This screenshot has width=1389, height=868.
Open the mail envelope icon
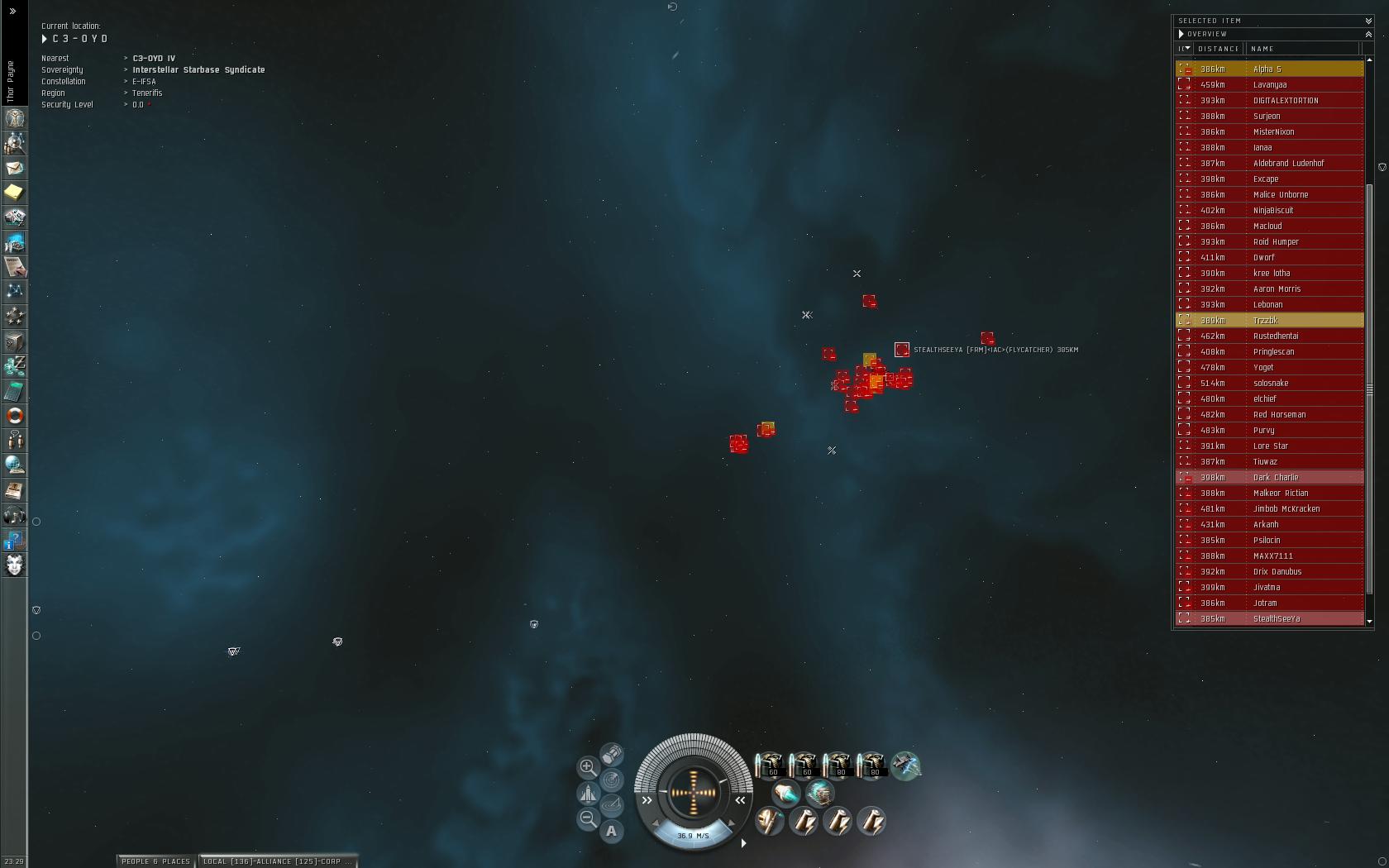(x=14, y=168)
